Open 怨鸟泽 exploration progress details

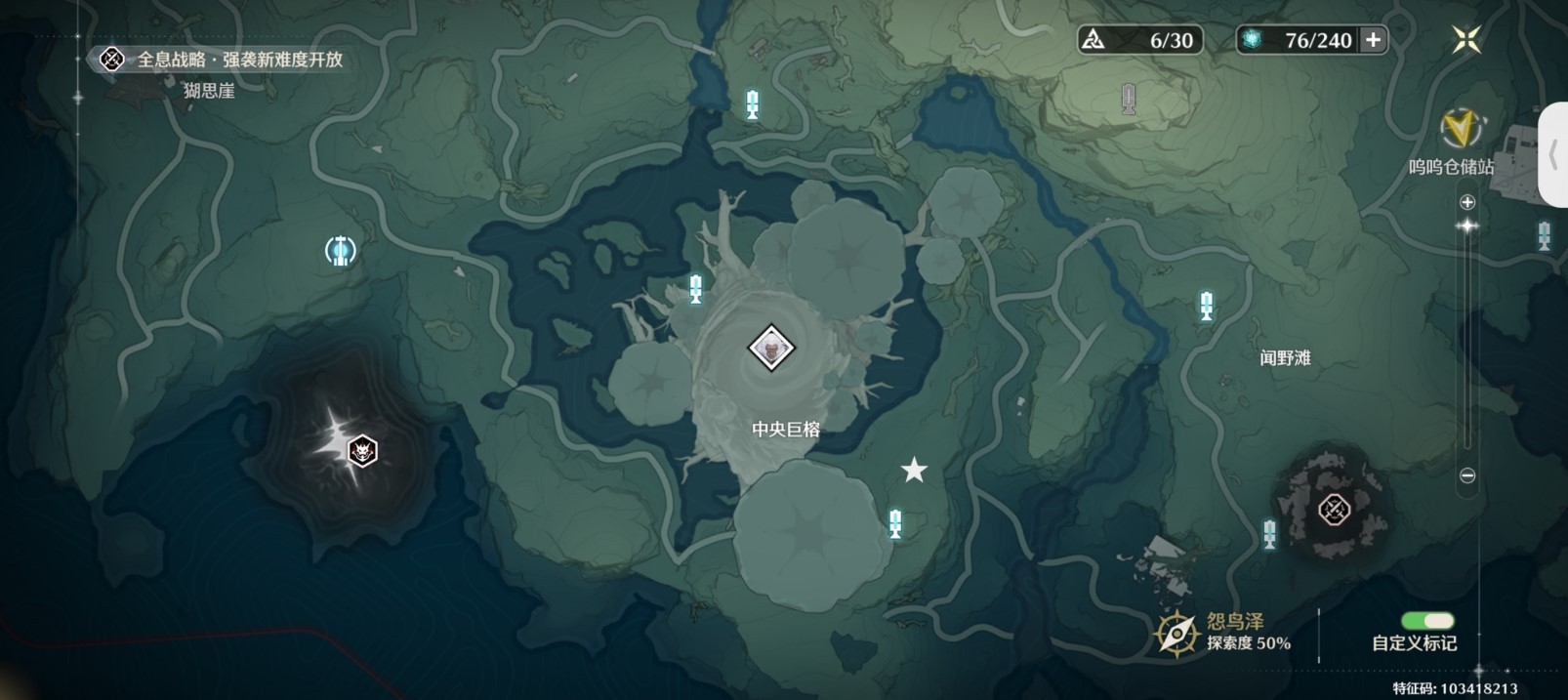pos(1224,632)
